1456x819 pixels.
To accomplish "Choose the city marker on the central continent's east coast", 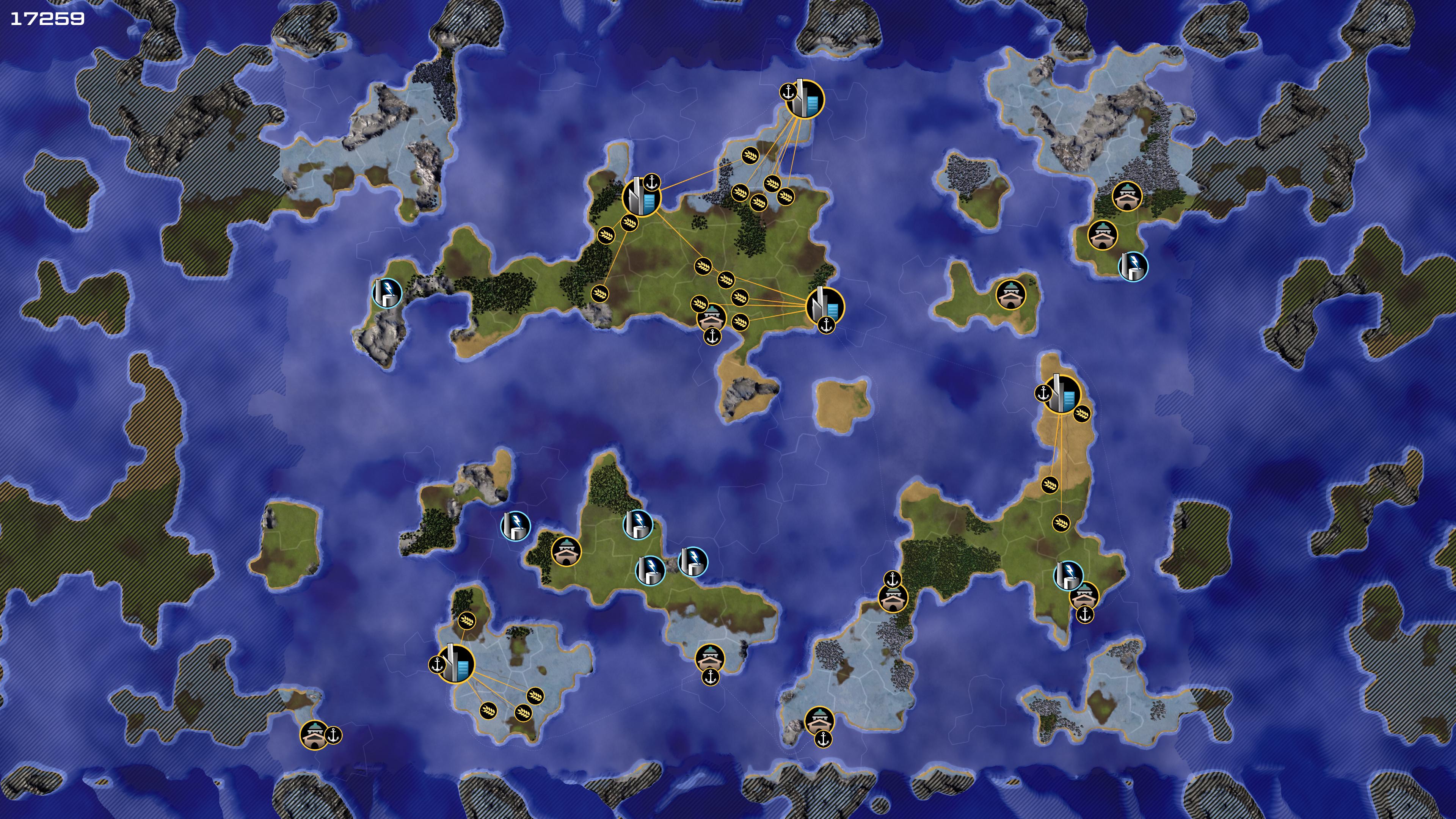I will click(825, 306).
